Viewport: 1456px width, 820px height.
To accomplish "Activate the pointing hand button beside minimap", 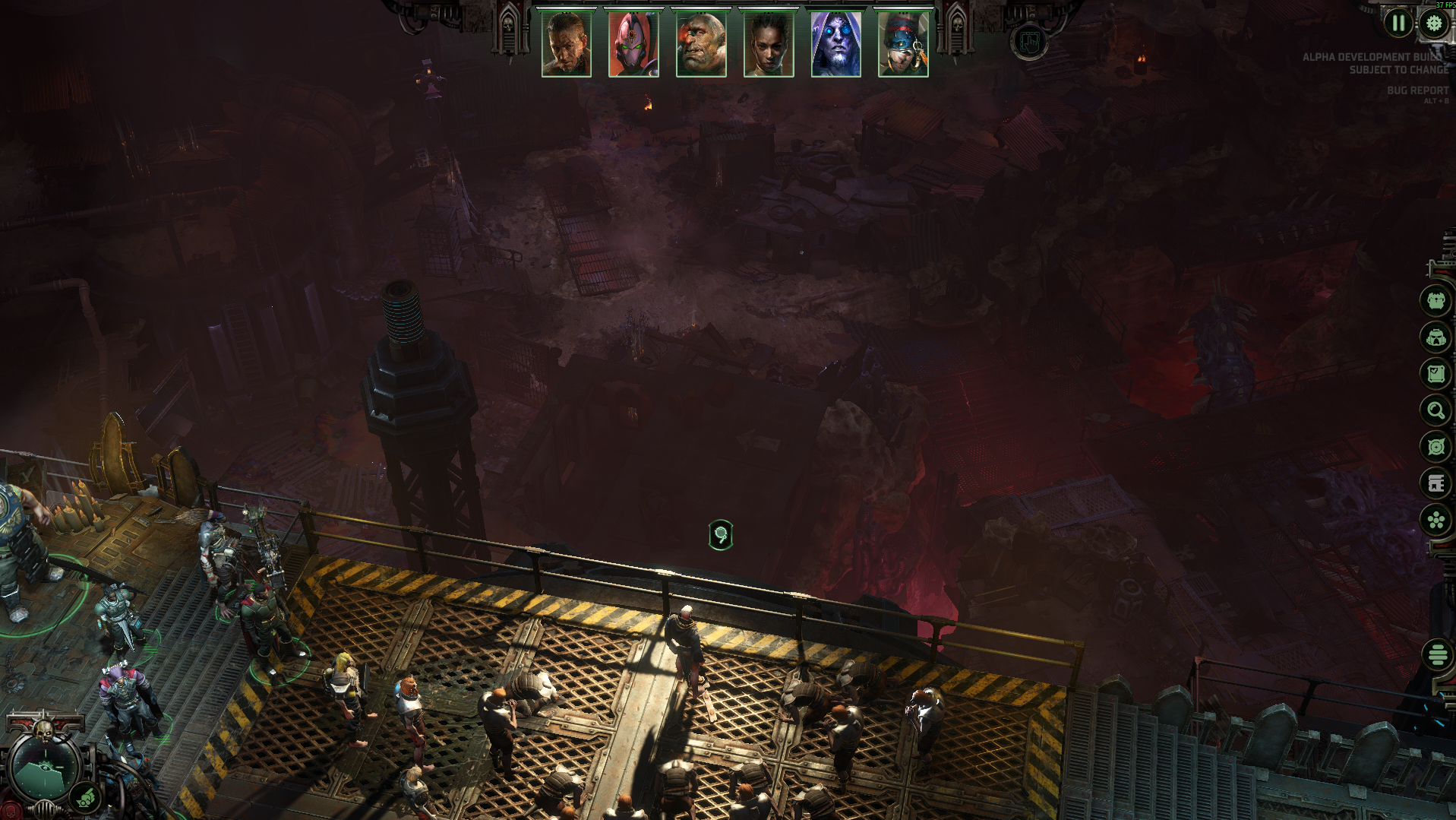I will [85, 798].
